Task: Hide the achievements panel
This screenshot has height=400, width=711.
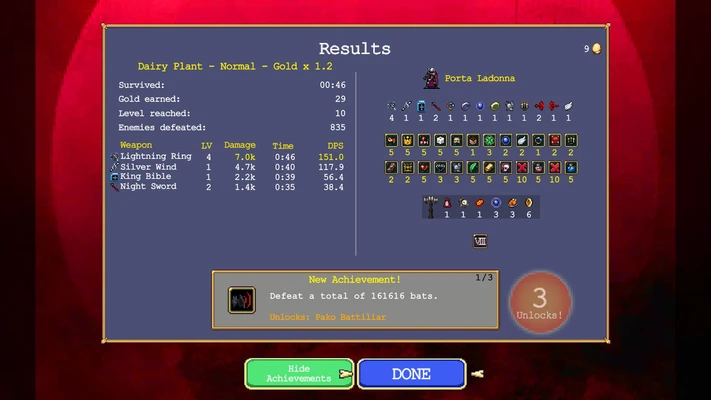Action: [x=299, y=374]
